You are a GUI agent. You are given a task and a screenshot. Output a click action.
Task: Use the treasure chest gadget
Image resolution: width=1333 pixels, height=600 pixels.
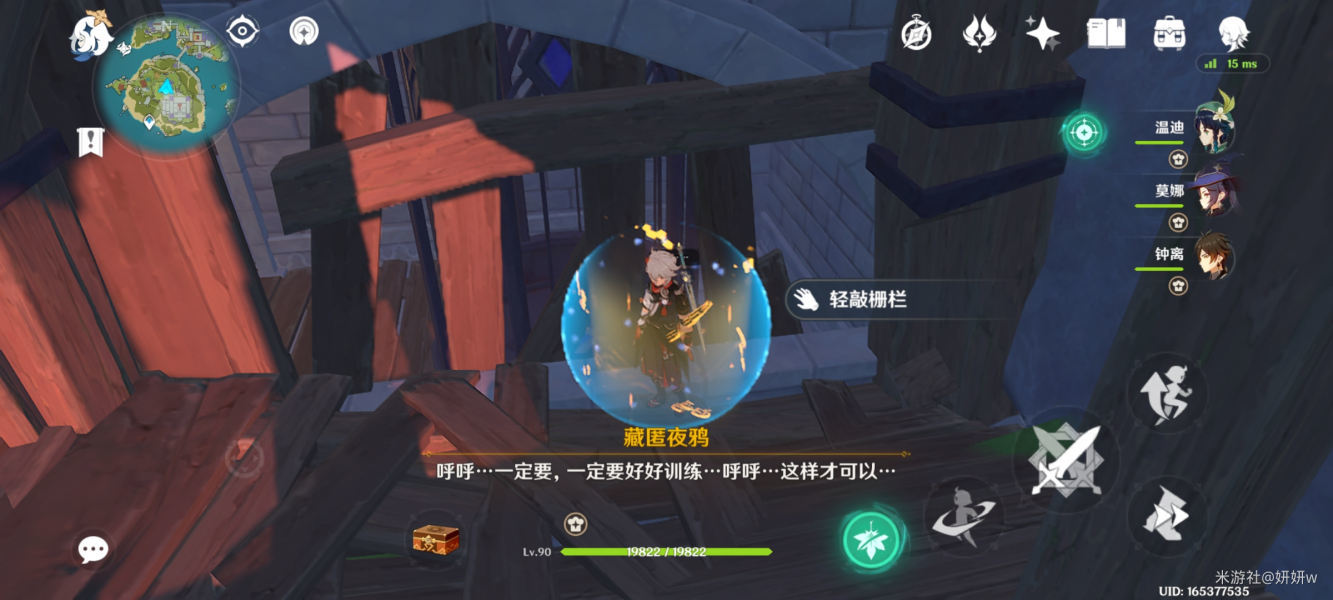click(x=436, y=540)
